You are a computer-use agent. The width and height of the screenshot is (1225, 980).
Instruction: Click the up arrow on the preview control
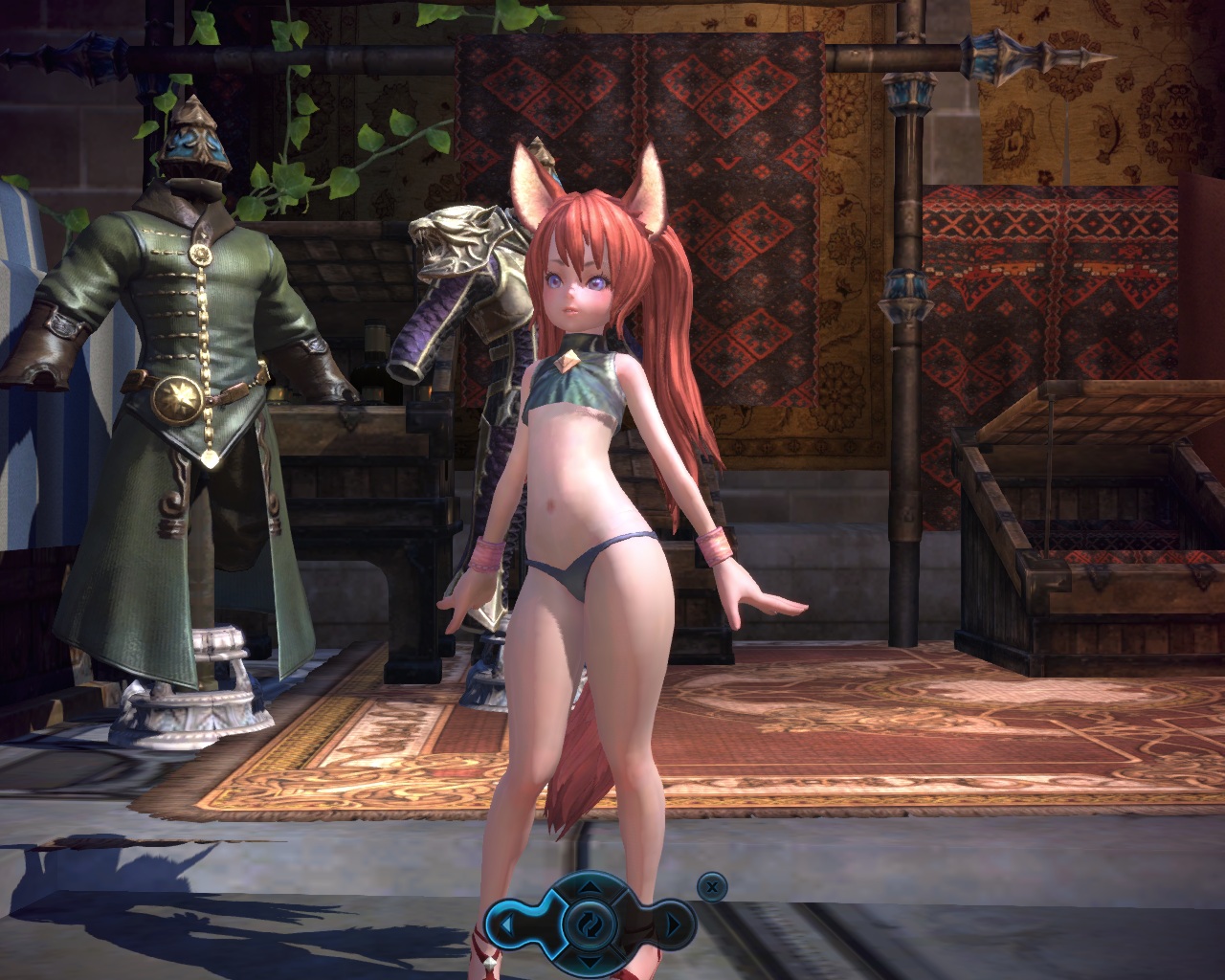coord(590,886)
